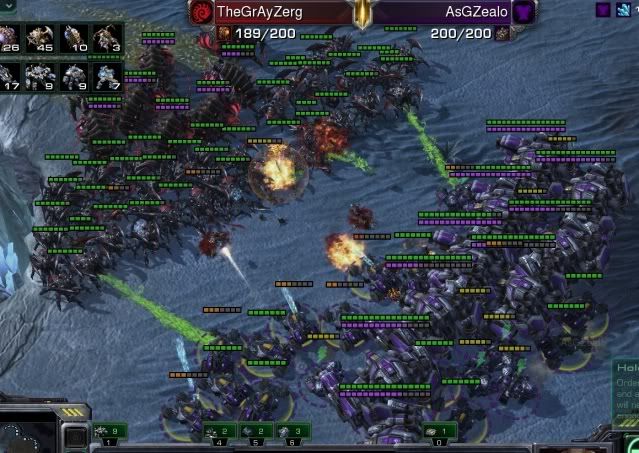The image size is (639, 453).
Task: Click the Zerg unit icon with count 45
Action: tap(43, 40)
